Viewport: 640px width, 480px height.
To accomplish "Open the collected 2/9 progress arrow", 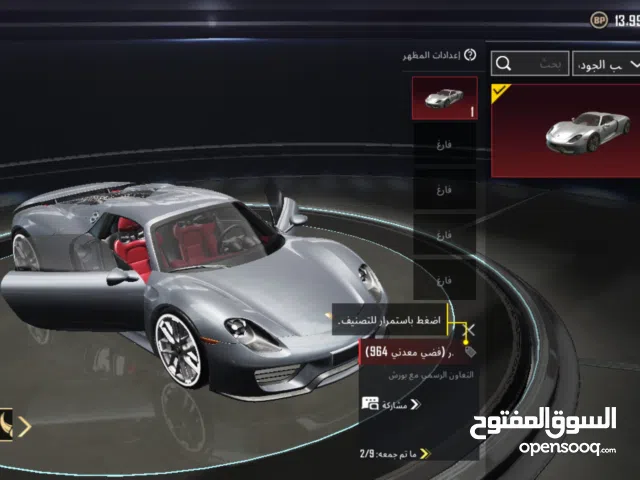I will [424, 453].
